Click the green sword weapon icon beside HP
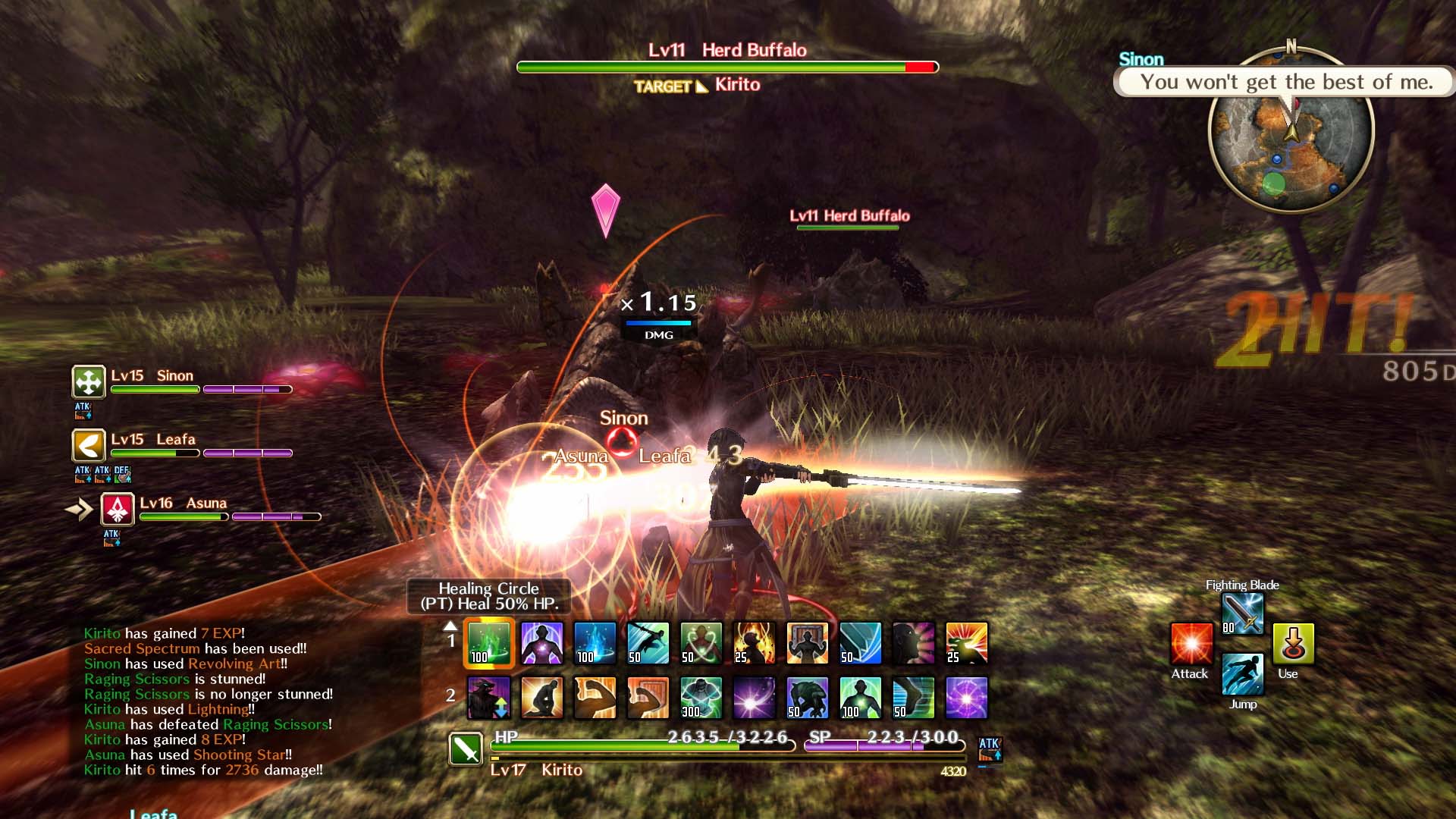Image resolution: width=1456 pixels, height=819 pixels. [x=466, y=749]
